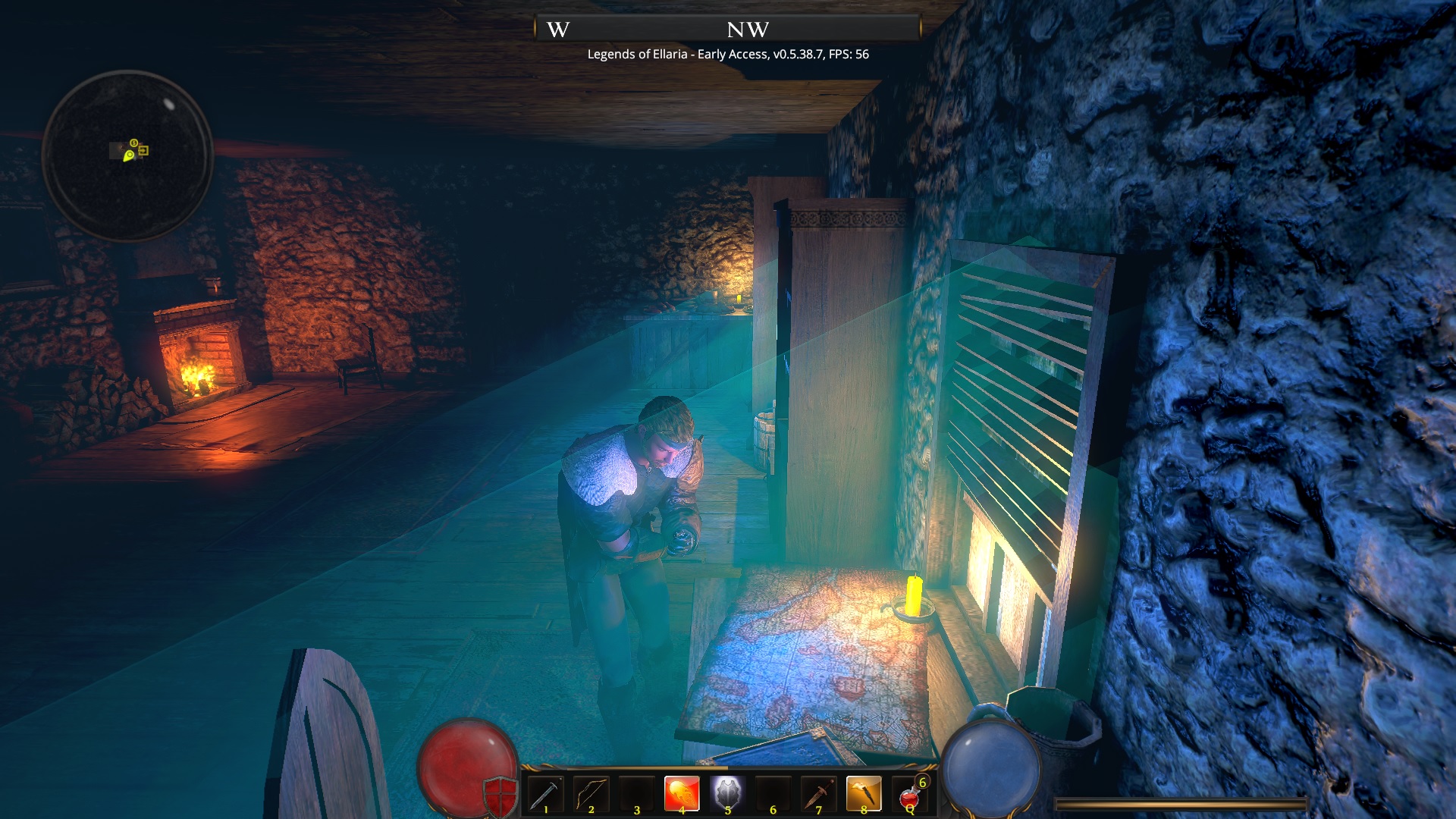Equip the torch in hotbar slot 8
The width and height of the screenshot is (1456, 819).
863,792
